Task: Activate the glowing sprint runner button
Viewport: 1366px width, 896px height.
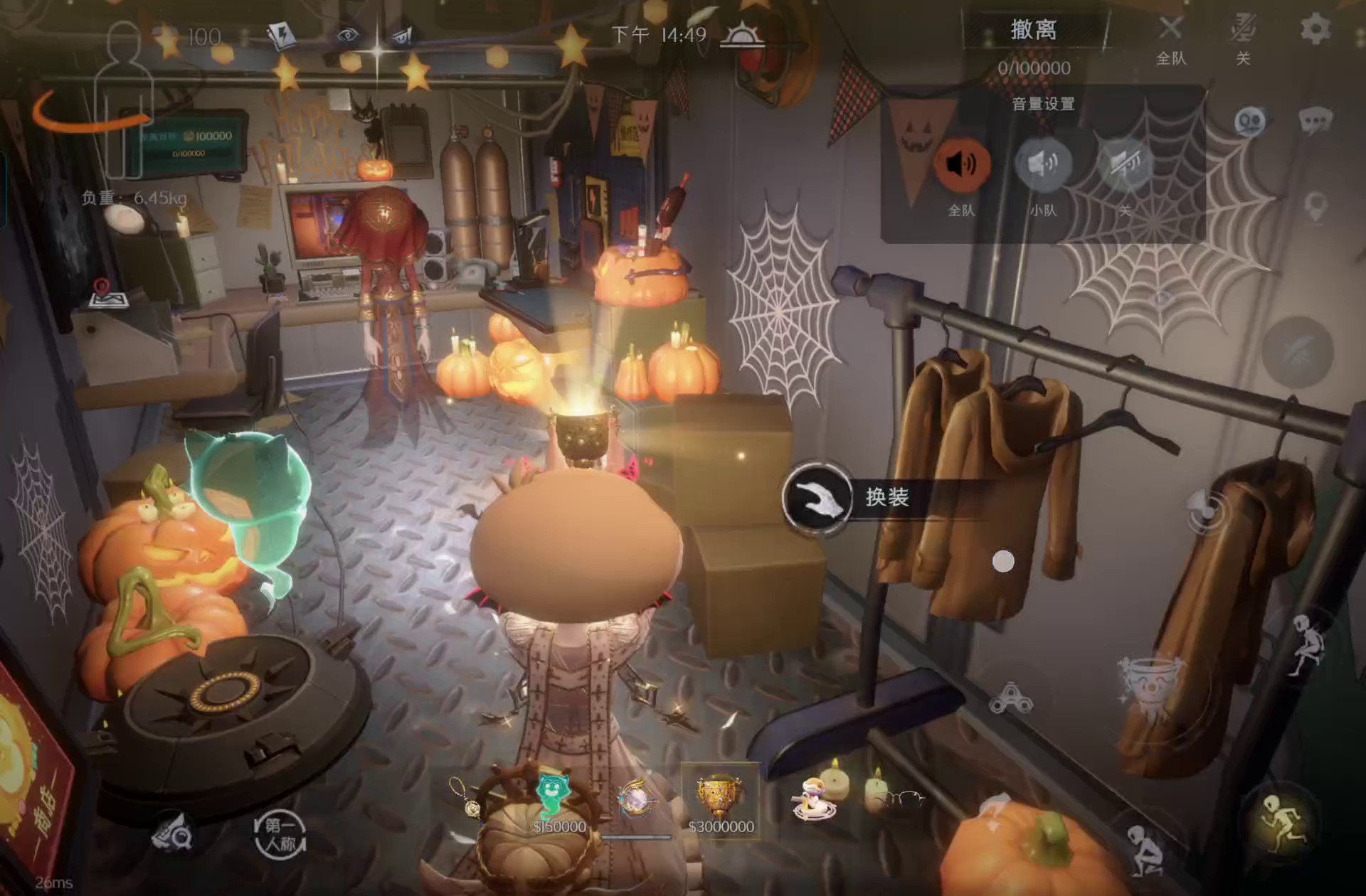Action: (x=1281, y=825)
